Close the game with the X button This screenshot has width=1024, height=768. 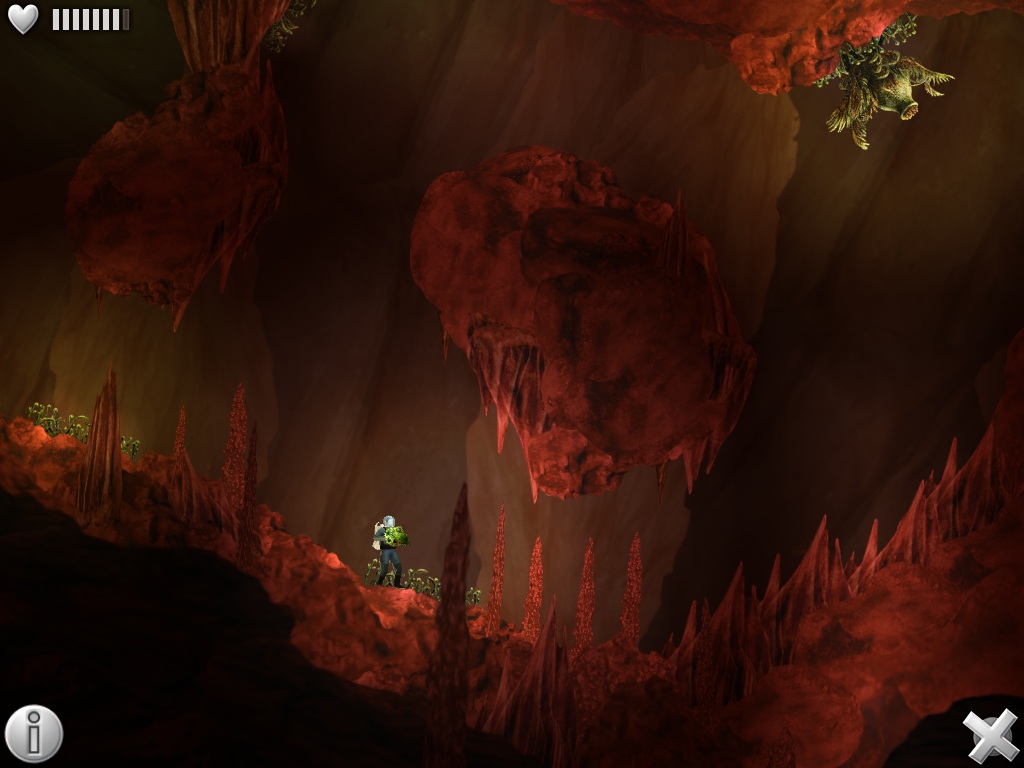coord(990,735)
